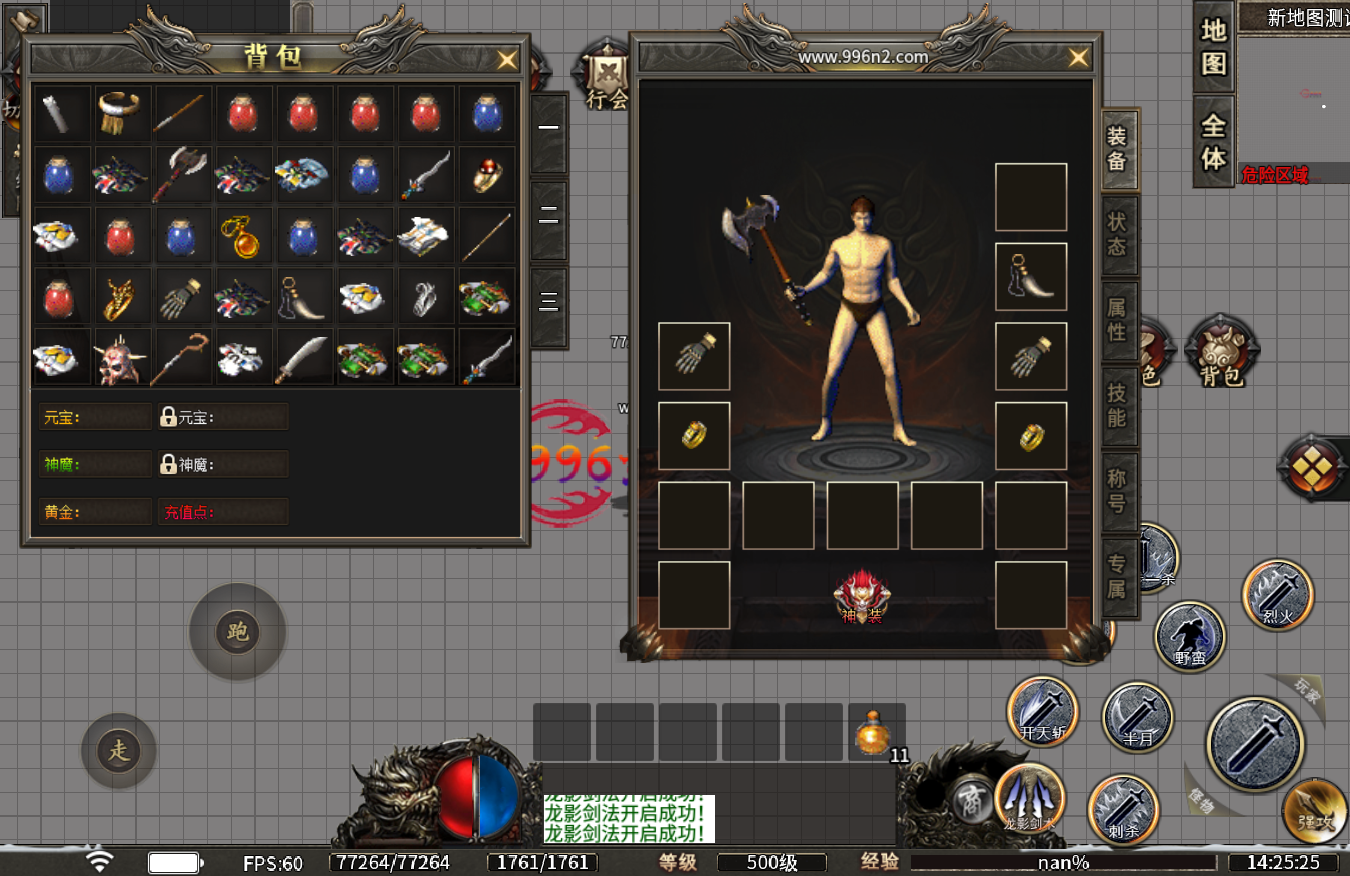Open the 背包 bag icon
This screenshot has width=1350, height=876.
point(1221,352)
